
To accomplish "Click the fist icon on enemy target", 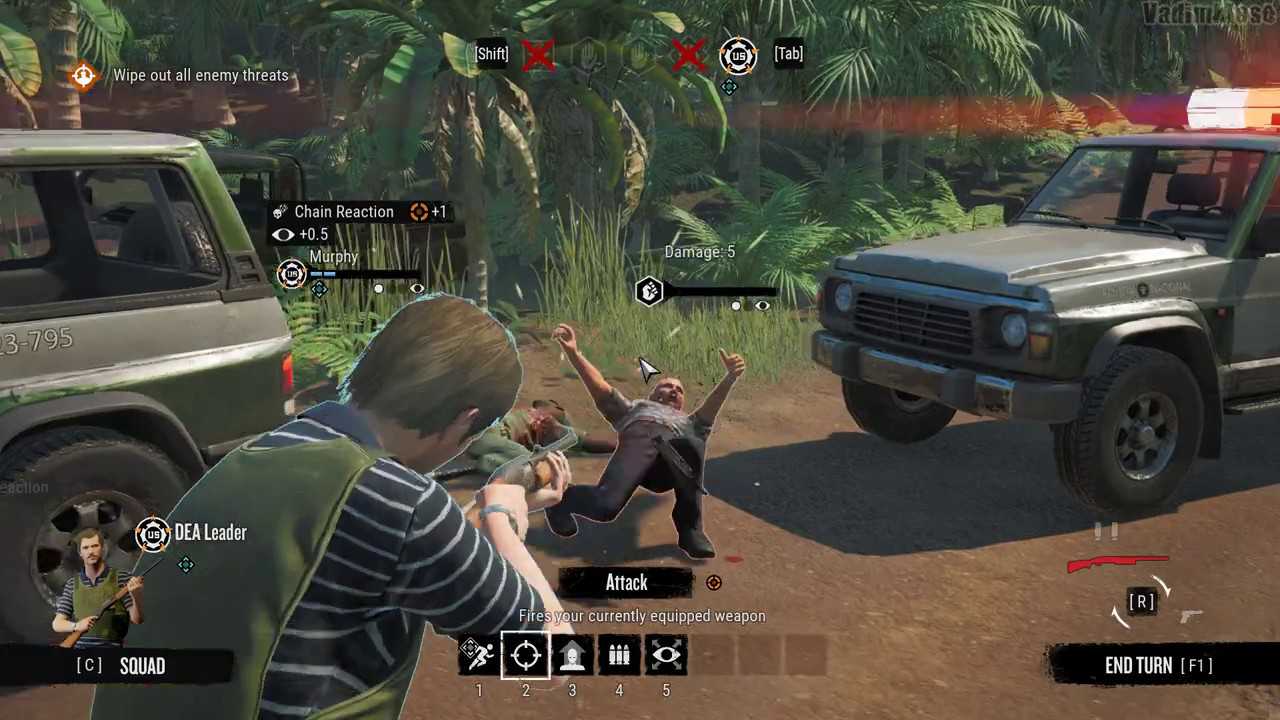I will pyautogui.click(x=649, y=292).
